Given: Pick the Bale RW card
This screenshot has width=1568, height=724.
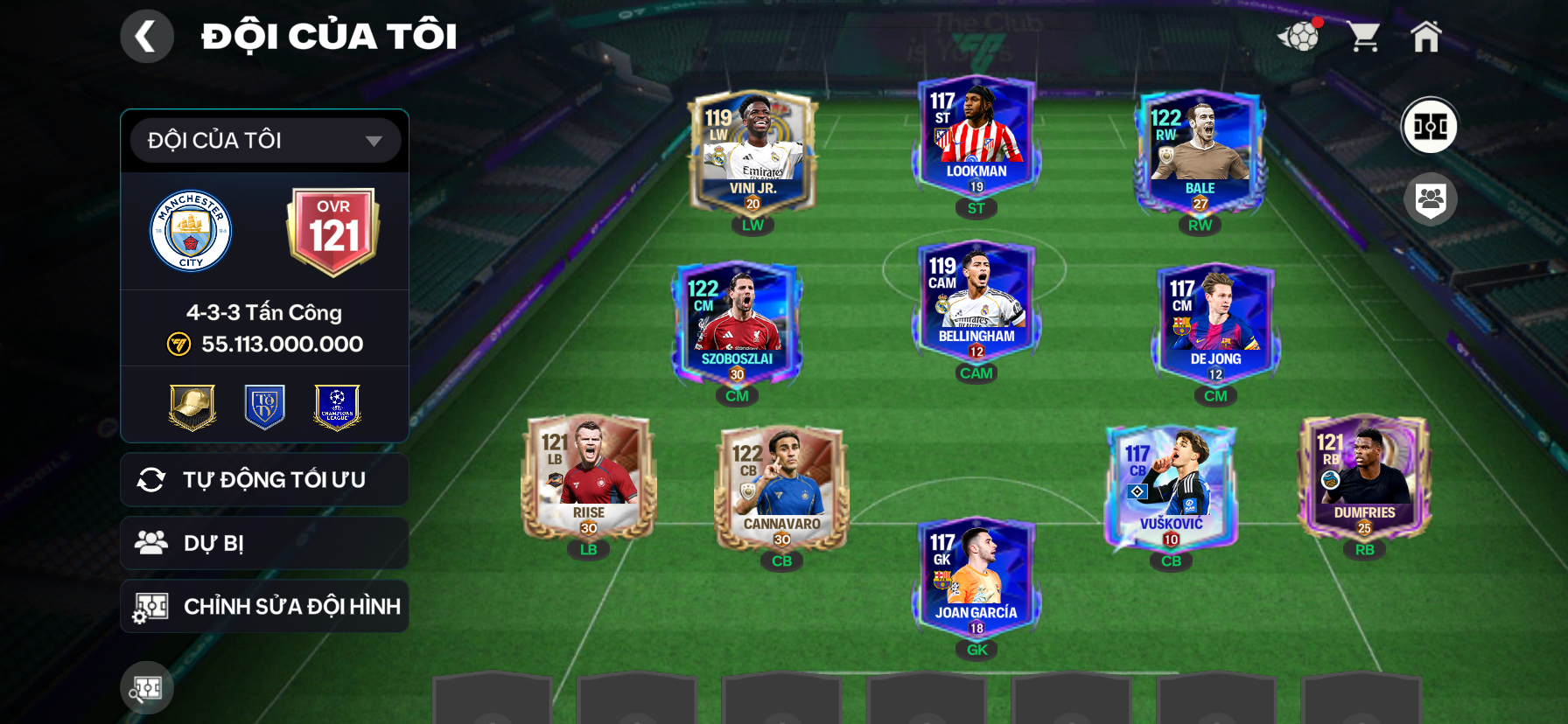Looking at the screenshot, I should coord(1200,154).
